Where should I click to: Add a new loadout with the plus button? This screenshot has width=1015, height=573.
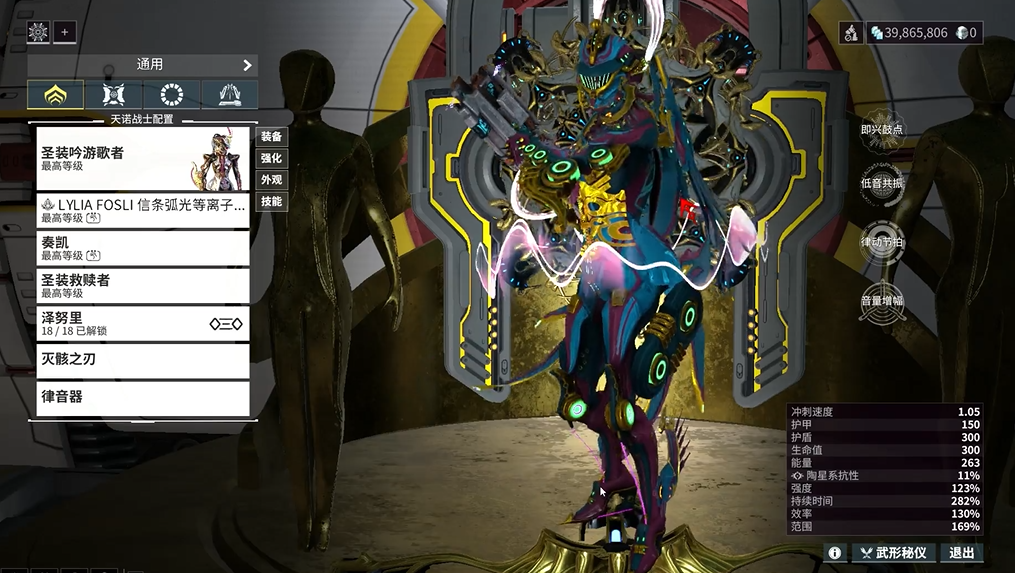tap(65, 32)
